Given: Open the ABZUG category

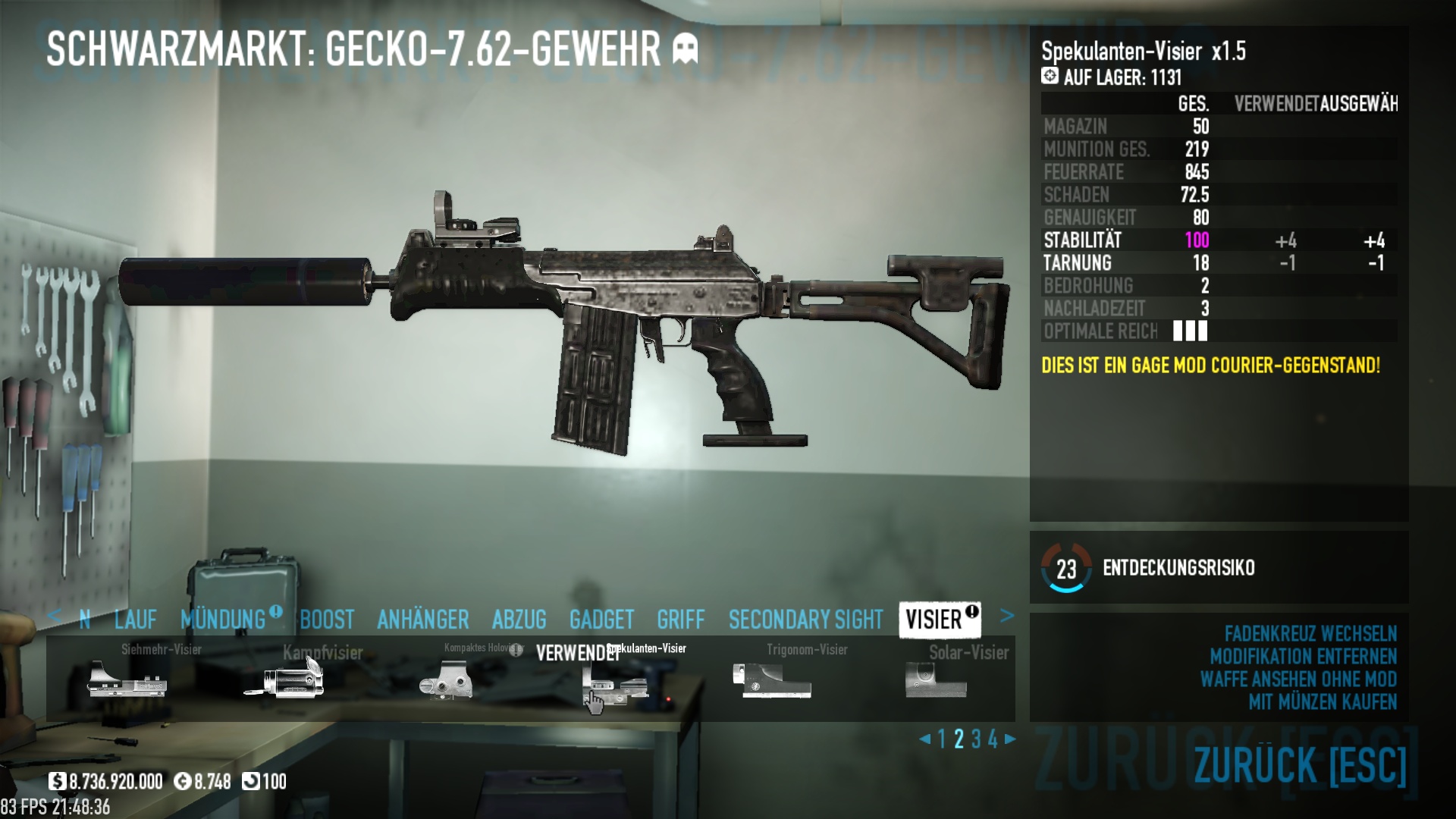Looking at the screenshot, I should point(519,620).
